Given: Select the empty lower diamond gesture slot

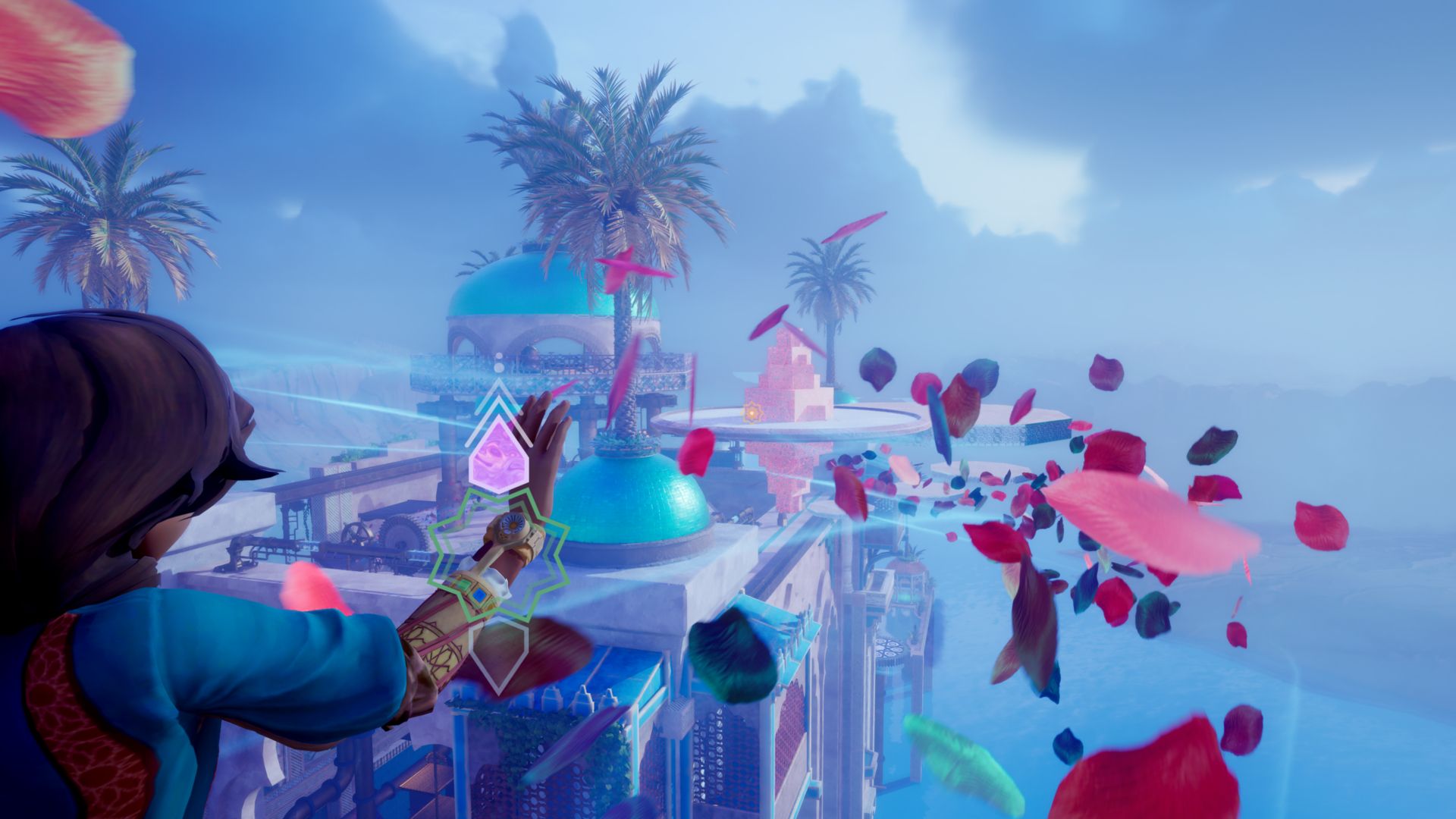Looking at the screenshot, I should click(x=497, y=657).
